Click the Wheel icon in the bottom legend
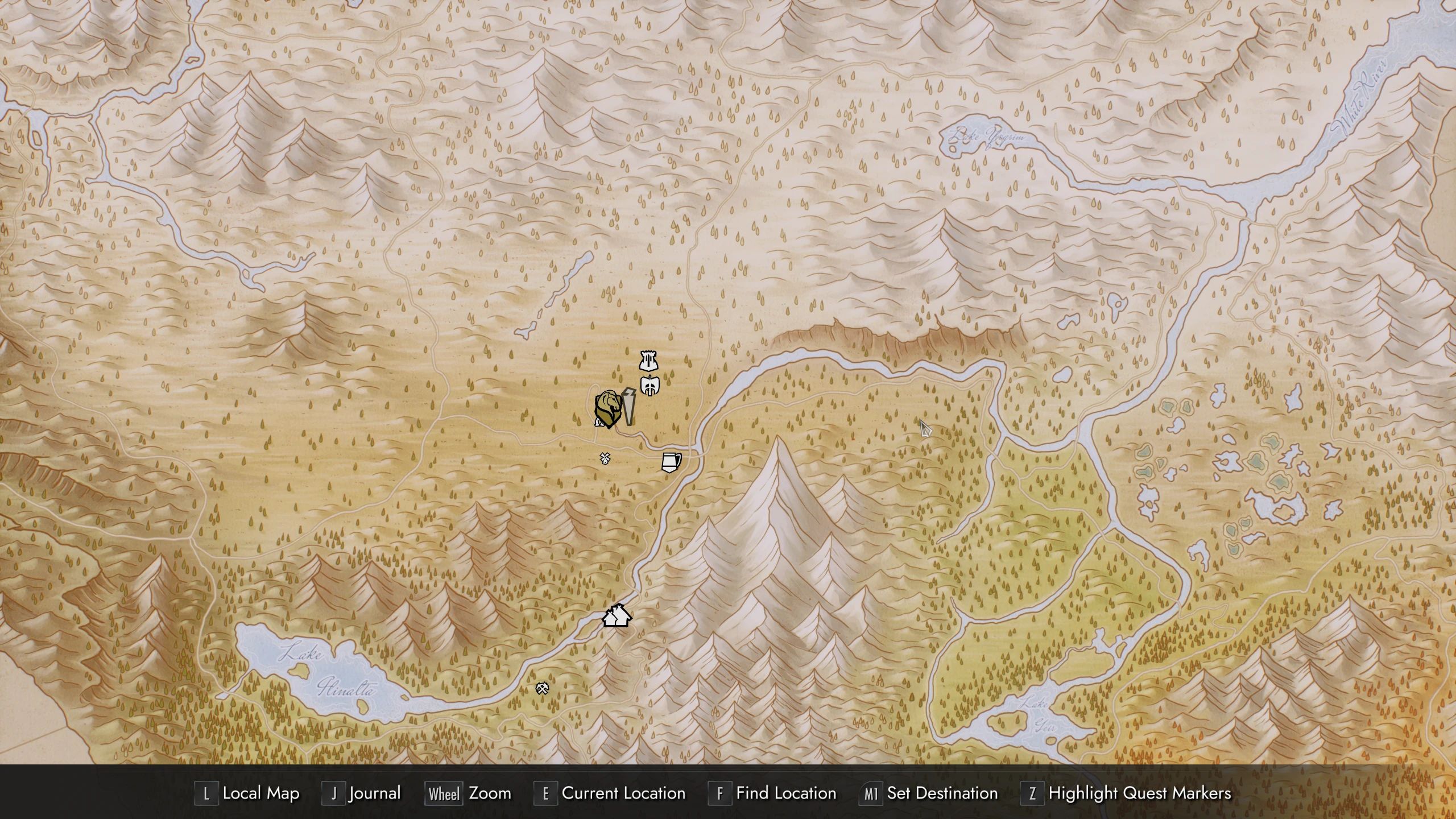Screen dimensions: 1456x819 point(443,793)
